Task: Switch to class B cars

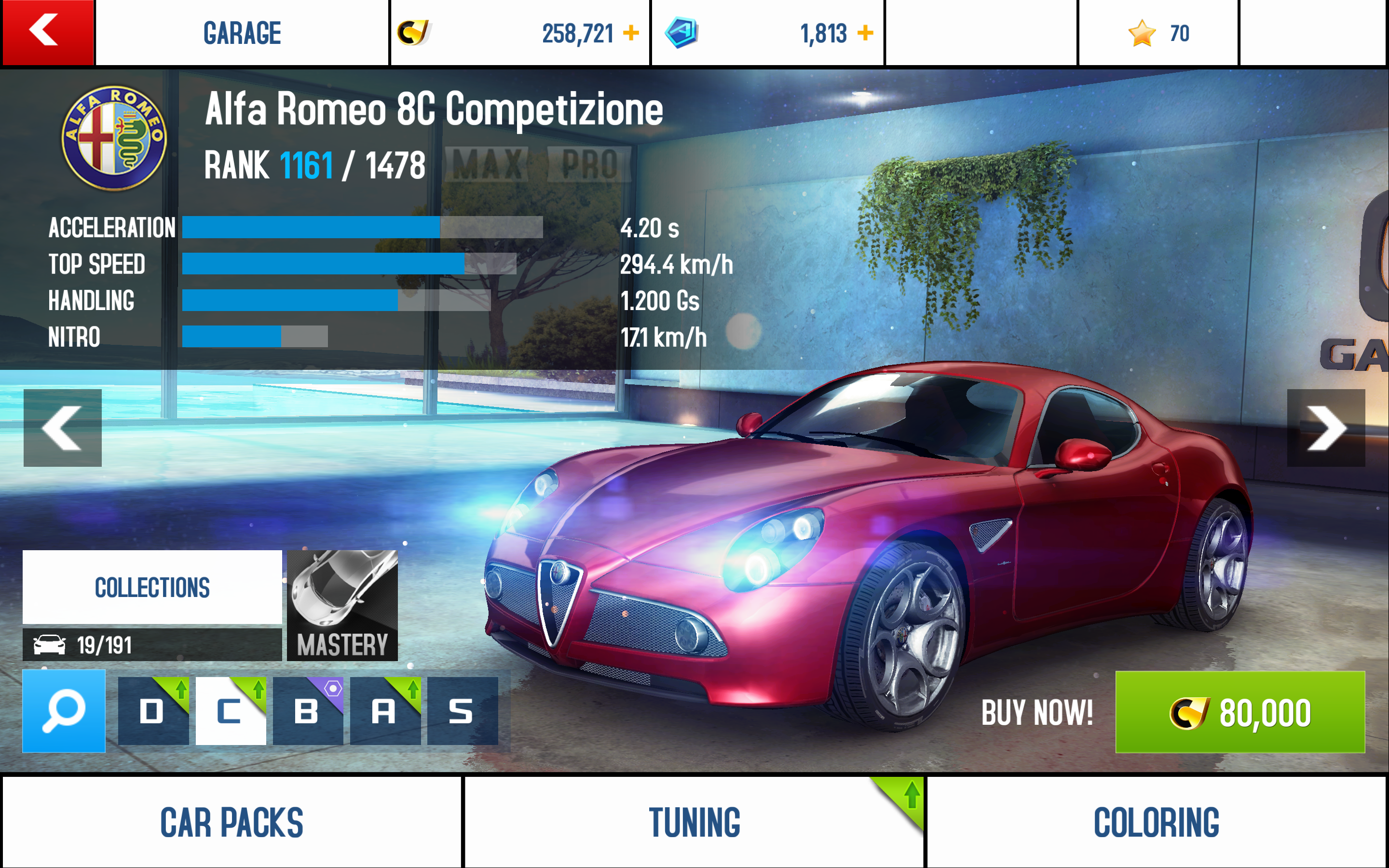Action: (x=308, y=711)
